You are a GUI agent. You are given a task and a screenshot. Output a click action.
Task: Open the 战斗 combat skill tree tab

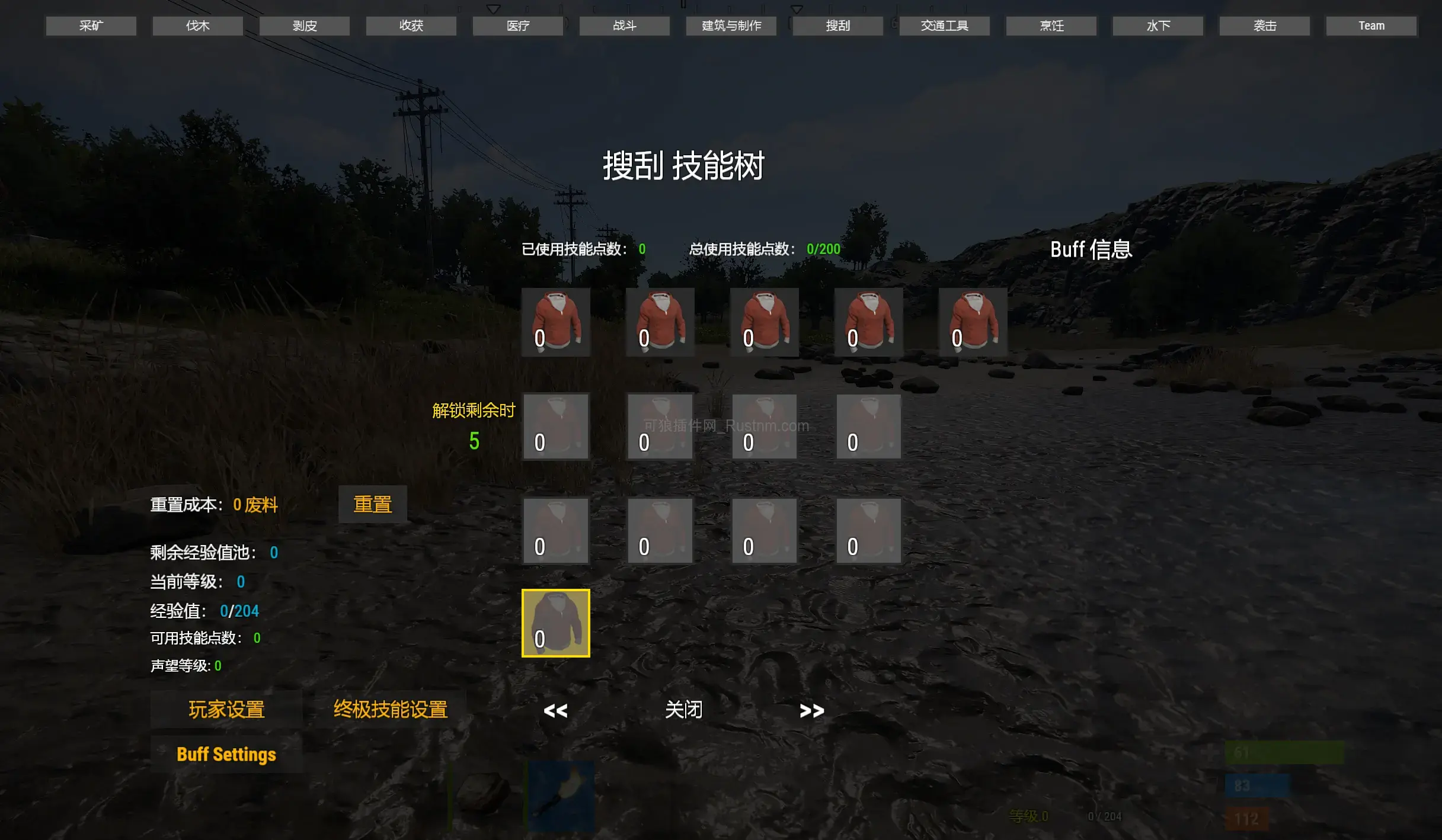pyautogui.click(x=624, y=25)
